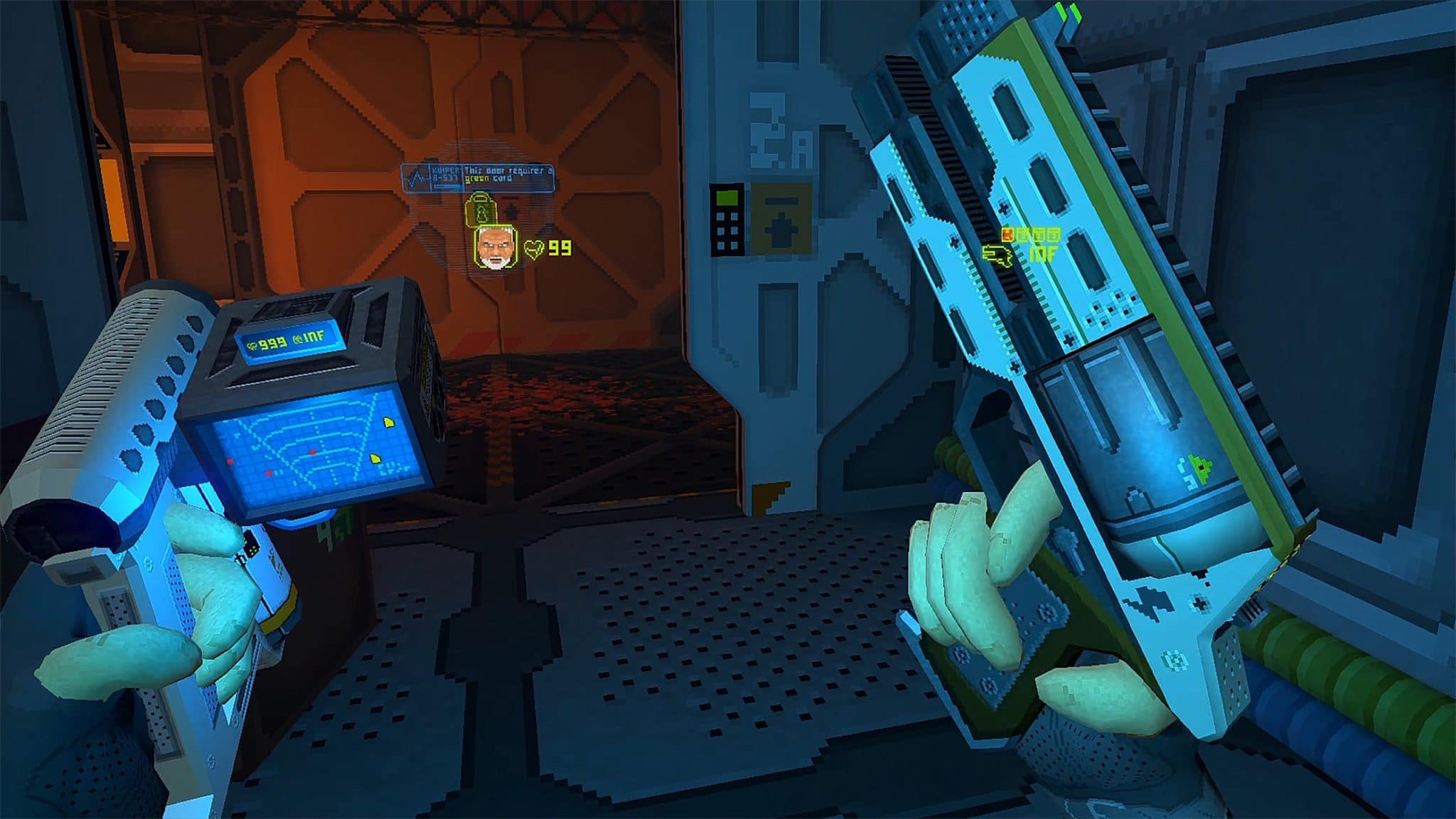This screenshot has height=819, width=1456.
Task: Click the red dot in the minimap's lower-left corner
Action: pos(268,472)
